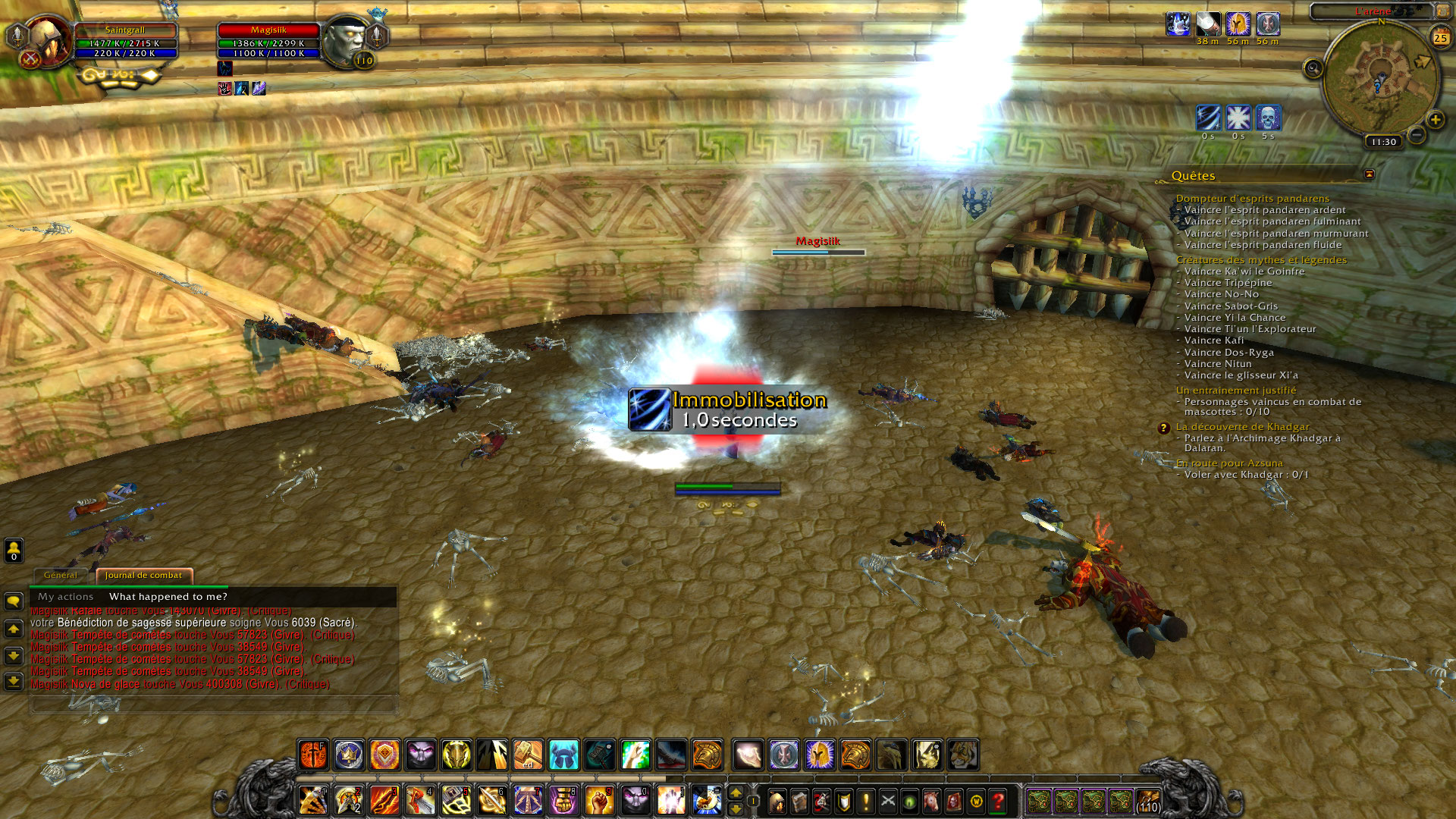Toggle the minimap tracking magnifier button

(x=1313, y=69)
